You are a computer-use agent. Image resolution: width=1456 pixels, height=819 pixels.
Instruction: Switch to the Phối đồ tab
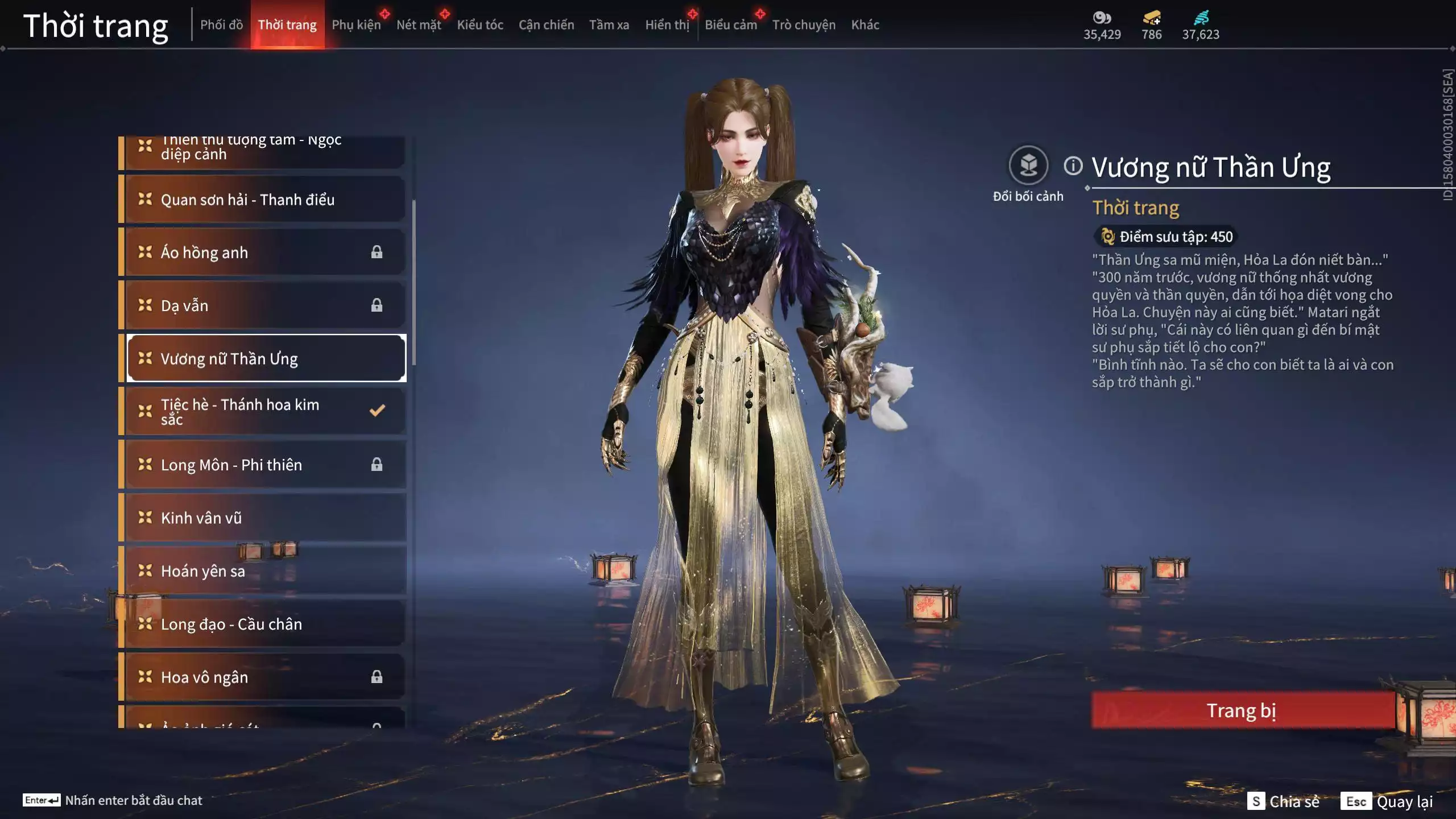click(221, 24)
